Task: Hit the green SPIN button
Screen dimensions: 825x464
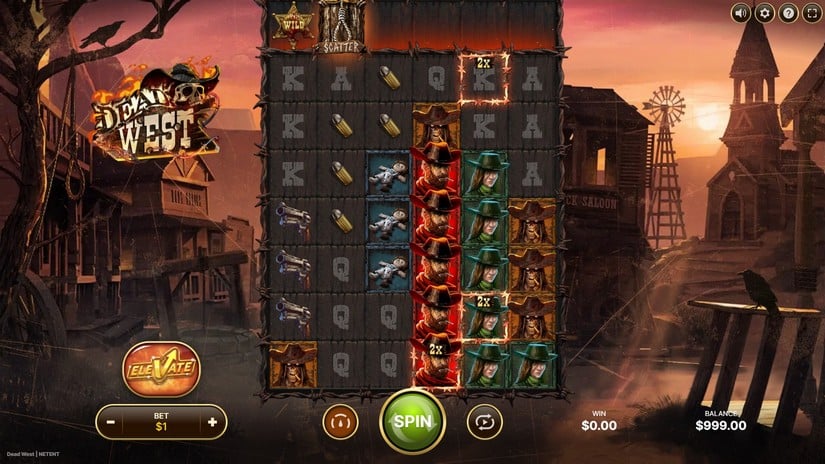Action: (x=412, y=421)
